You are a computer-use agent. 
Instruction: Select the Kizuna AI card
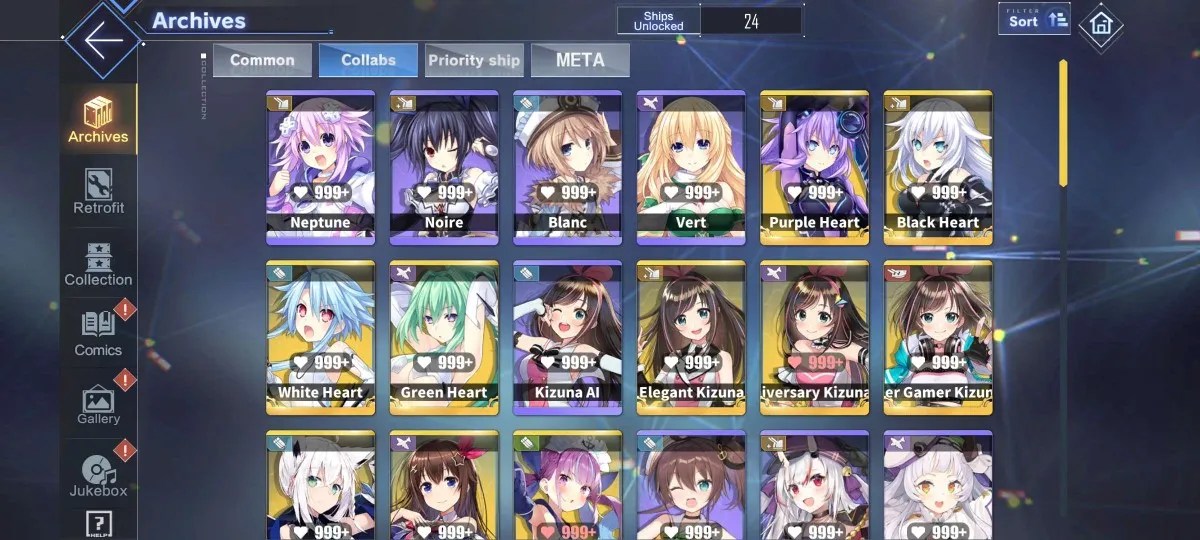567,337
